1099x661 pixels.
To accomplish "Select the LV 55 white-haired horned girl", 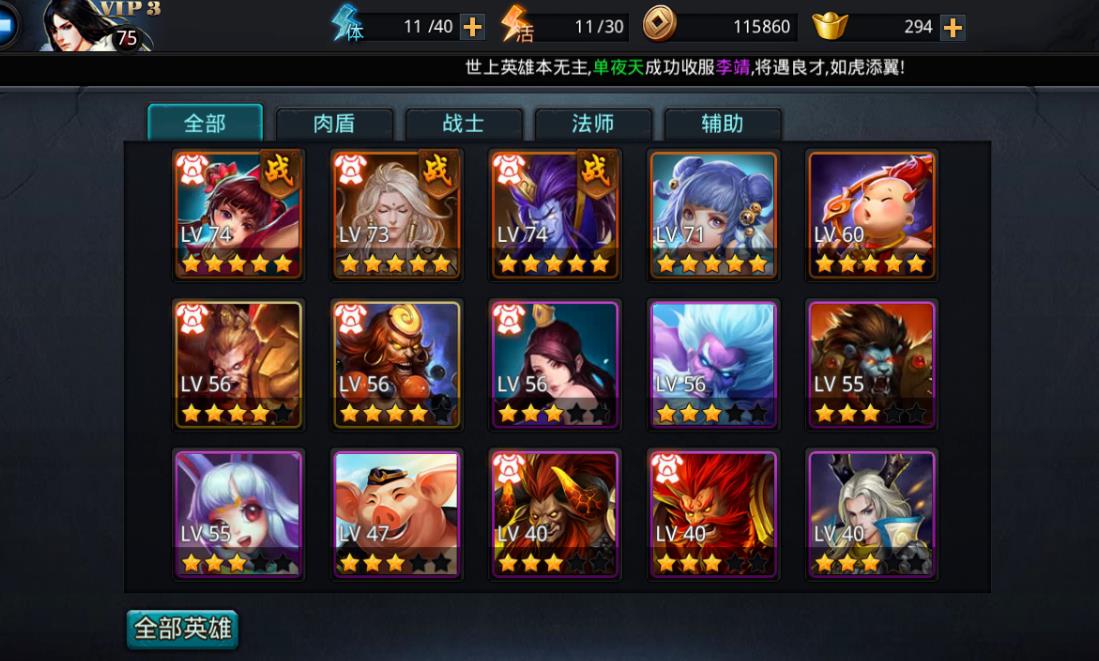I will [239, 515].
